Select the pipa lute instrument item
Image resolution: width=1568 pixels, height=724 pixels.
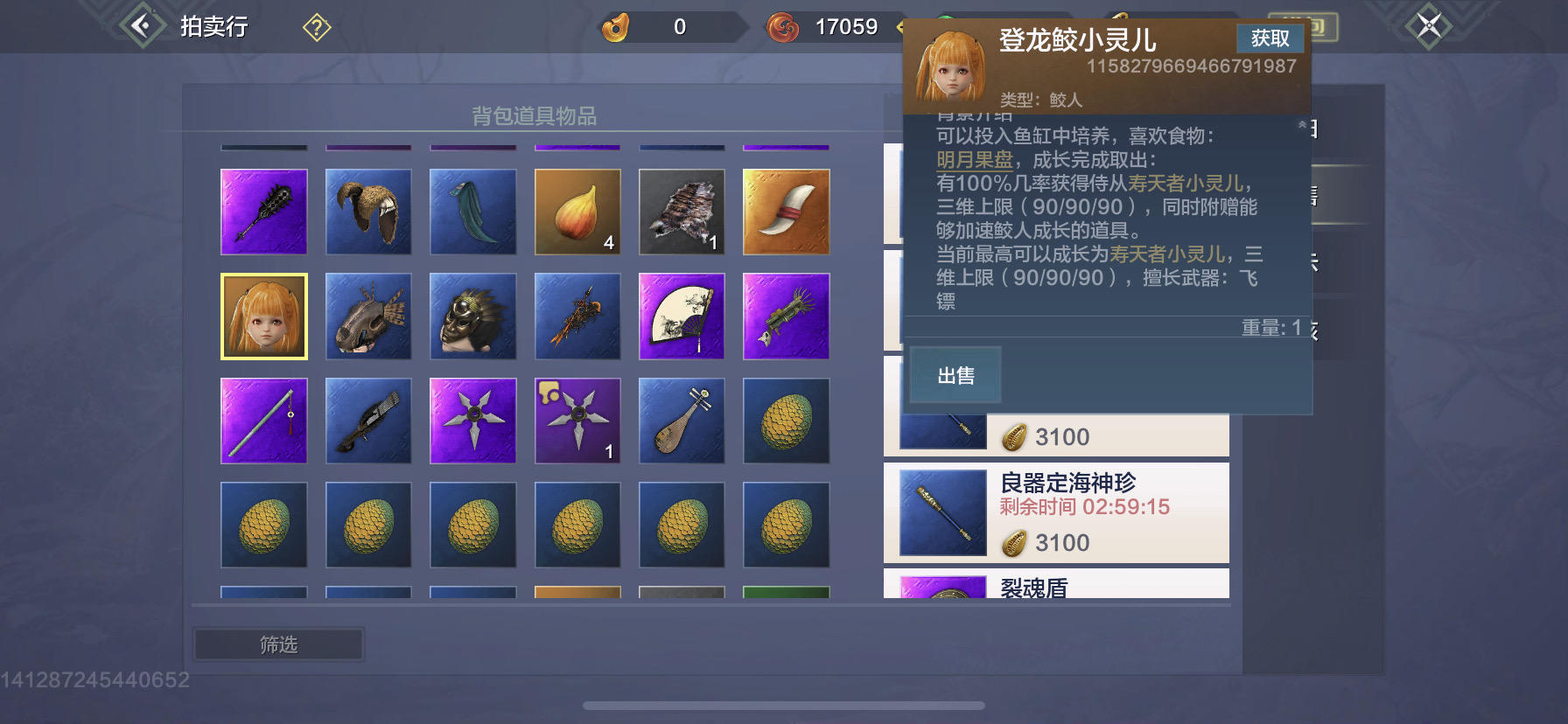pos(682,421)
